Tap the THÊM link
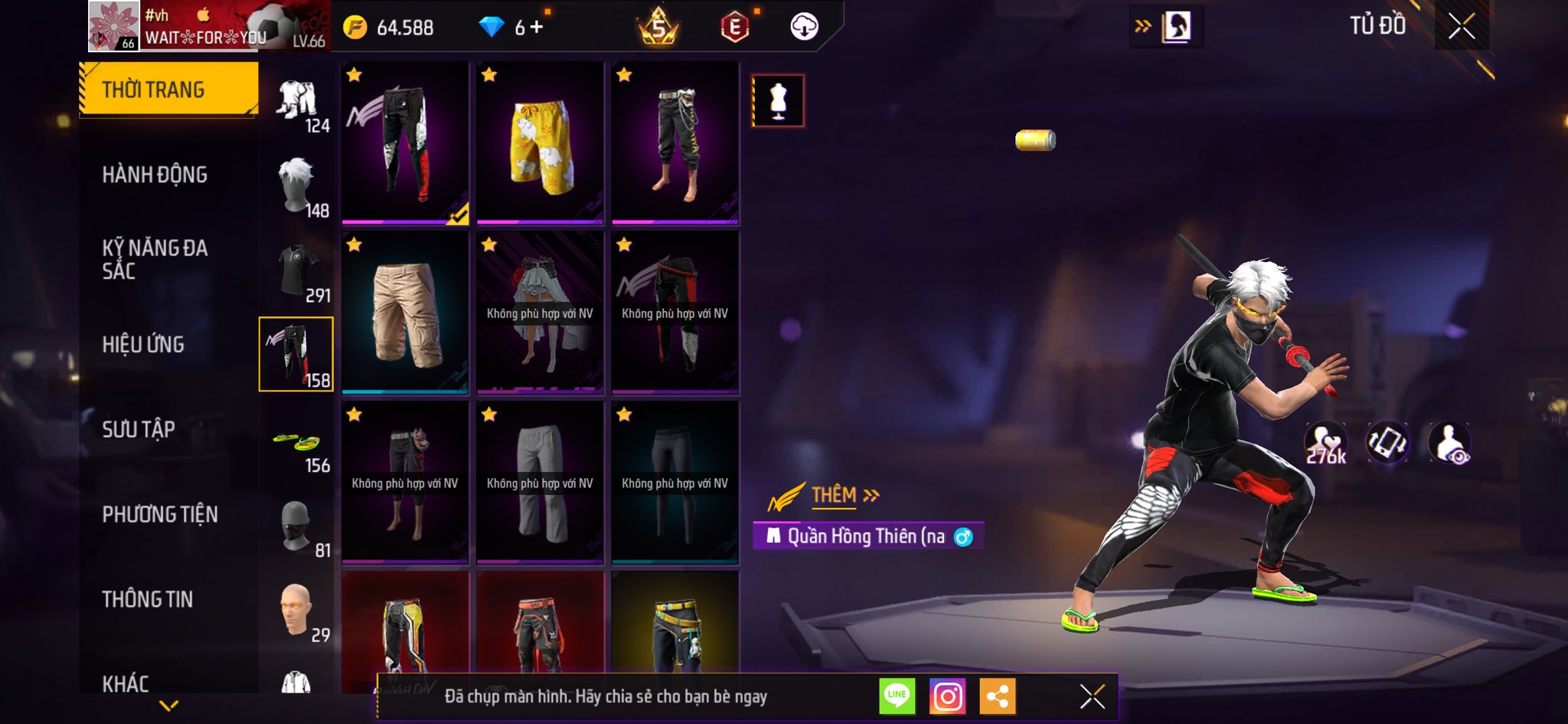The width and height of the screenshot is (1568, 724). pyautogui.click(x=835, y=496)
